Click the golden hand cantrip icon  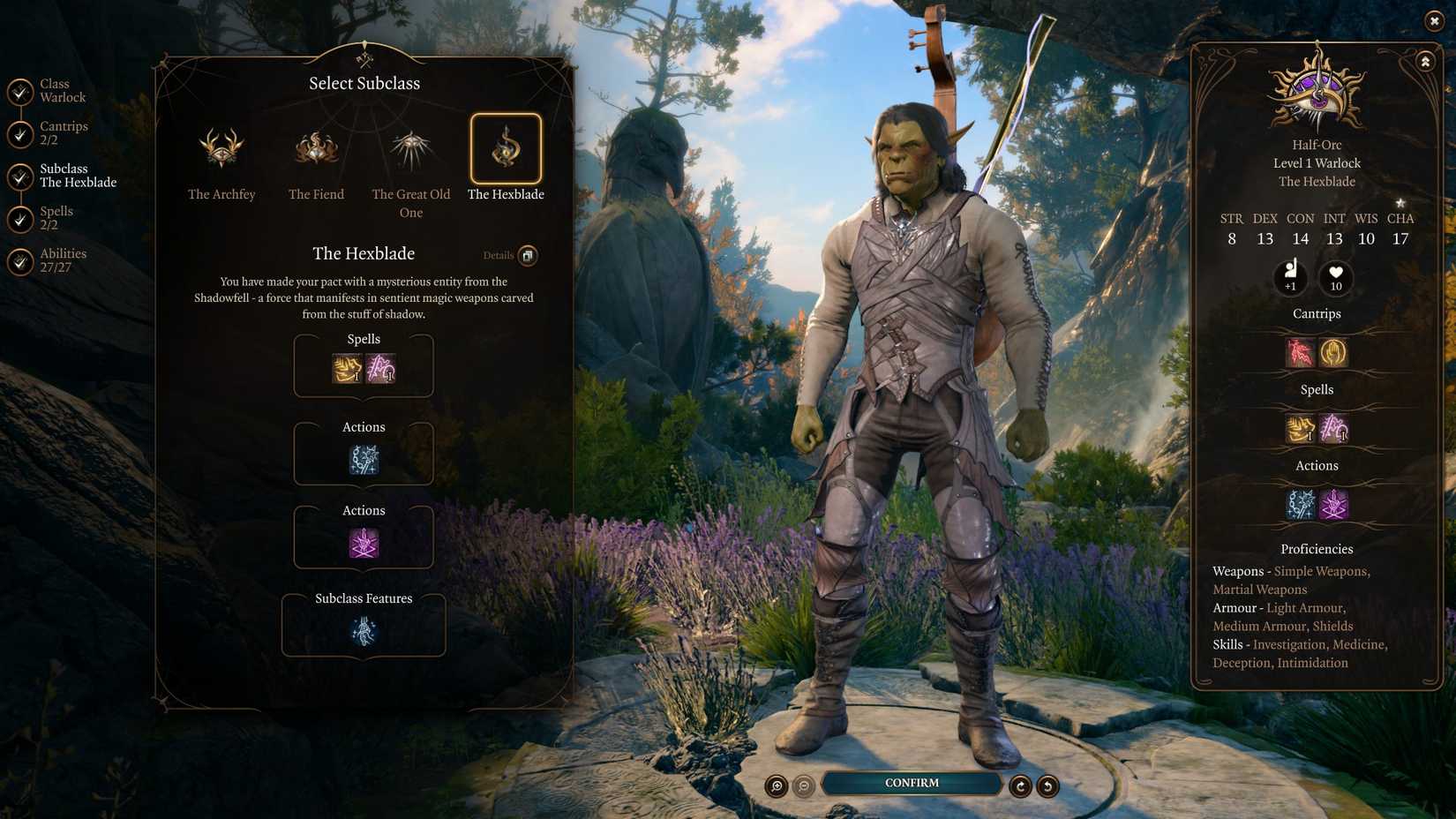[x=1333, y=352]
